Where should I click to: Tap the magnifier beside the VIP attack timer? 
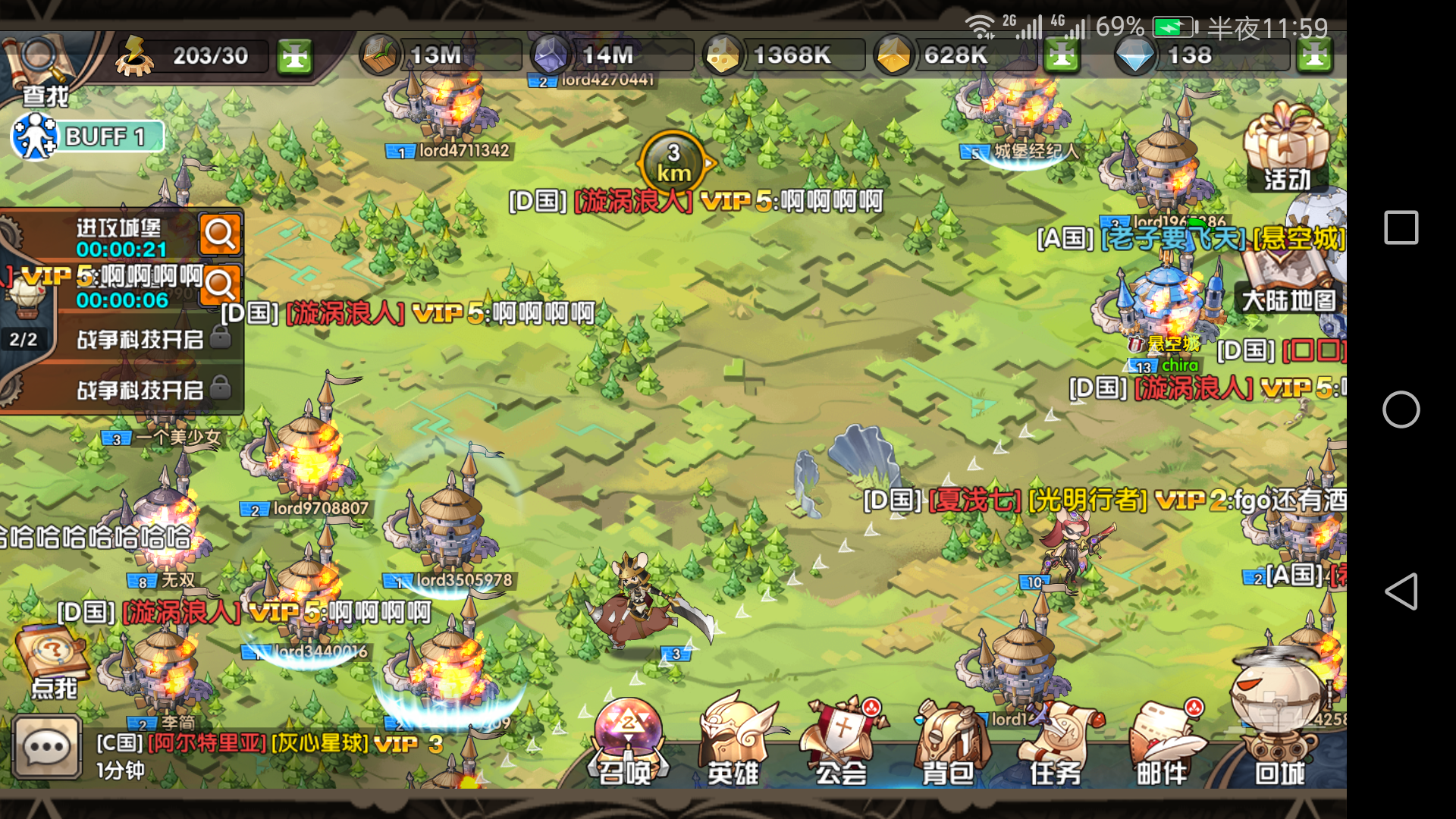tap(221, 286)
